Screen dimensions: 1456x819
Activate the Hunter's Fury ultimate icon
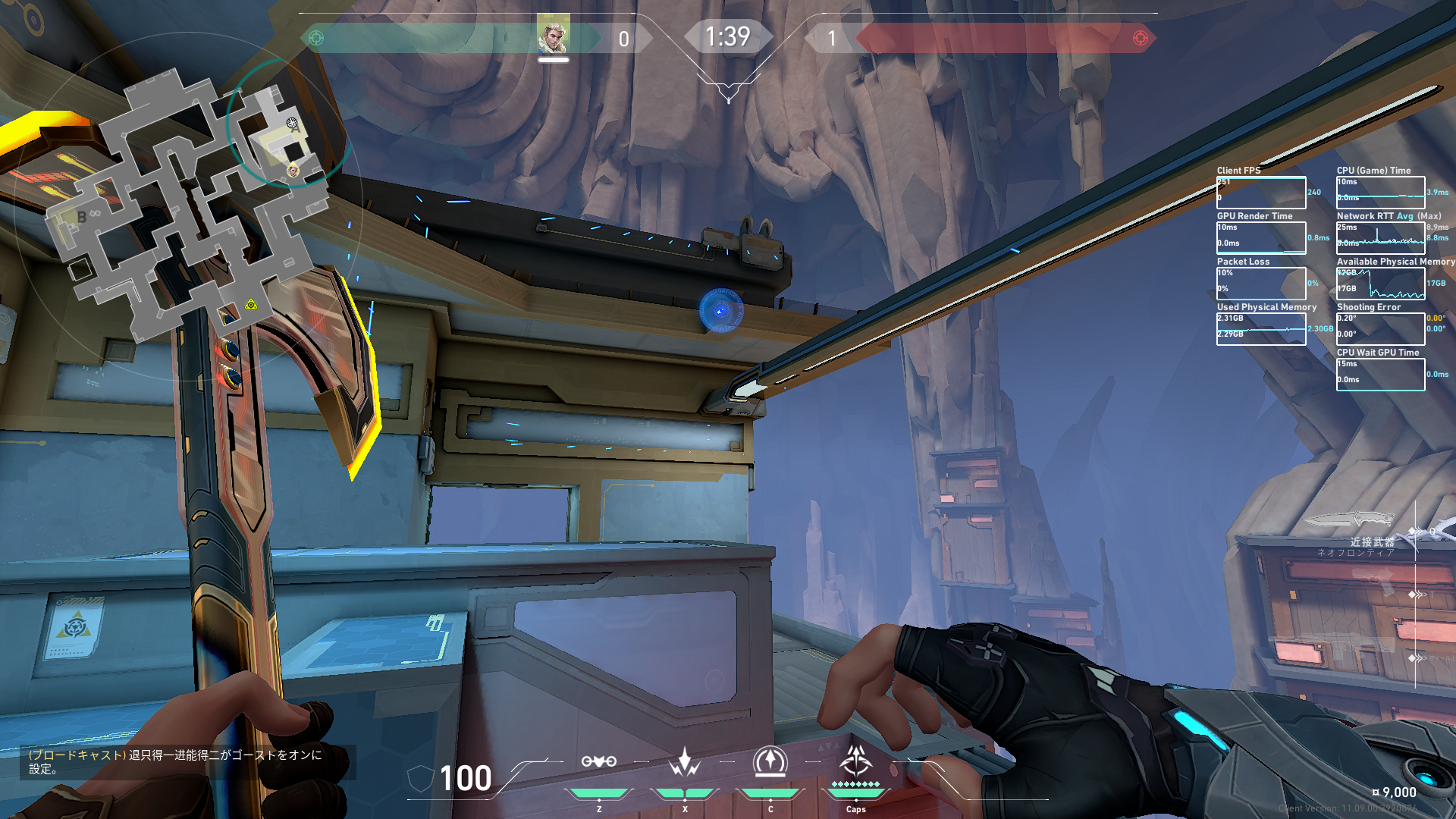tap(856, 761)
